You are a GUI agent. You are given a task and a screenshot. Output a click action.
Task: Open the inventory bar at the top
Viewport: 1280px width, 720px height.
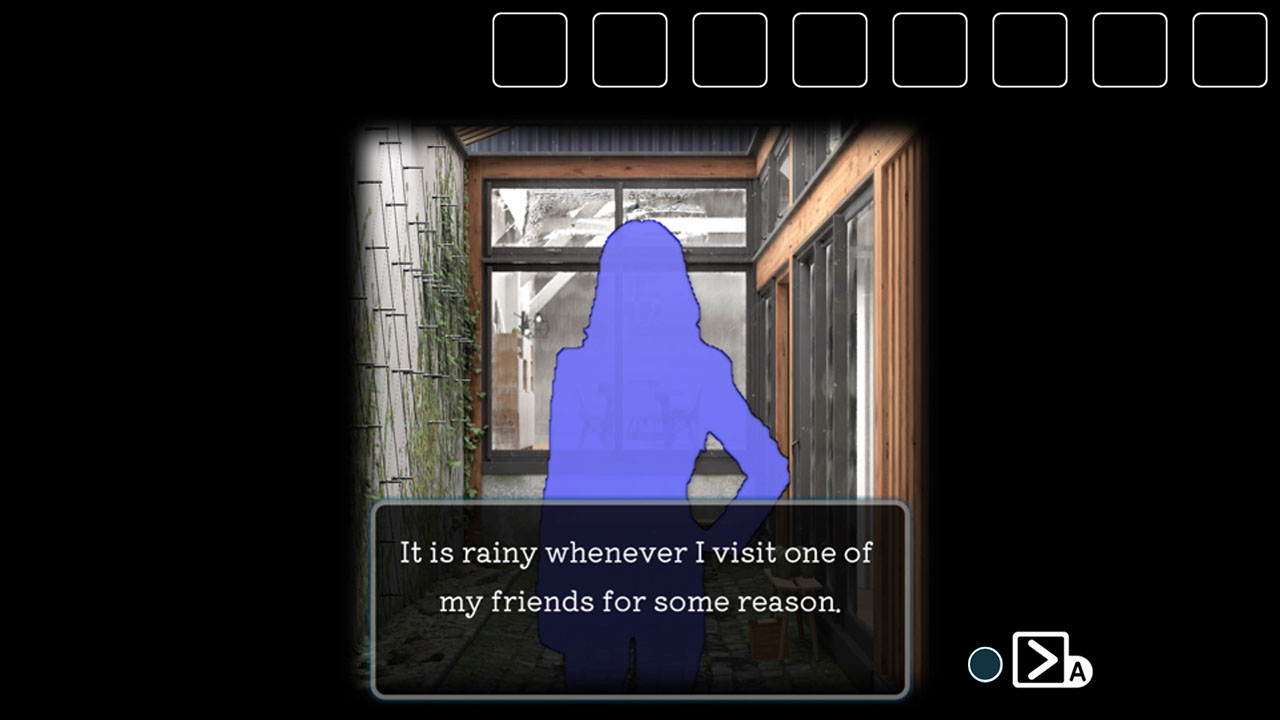(880, 50)
